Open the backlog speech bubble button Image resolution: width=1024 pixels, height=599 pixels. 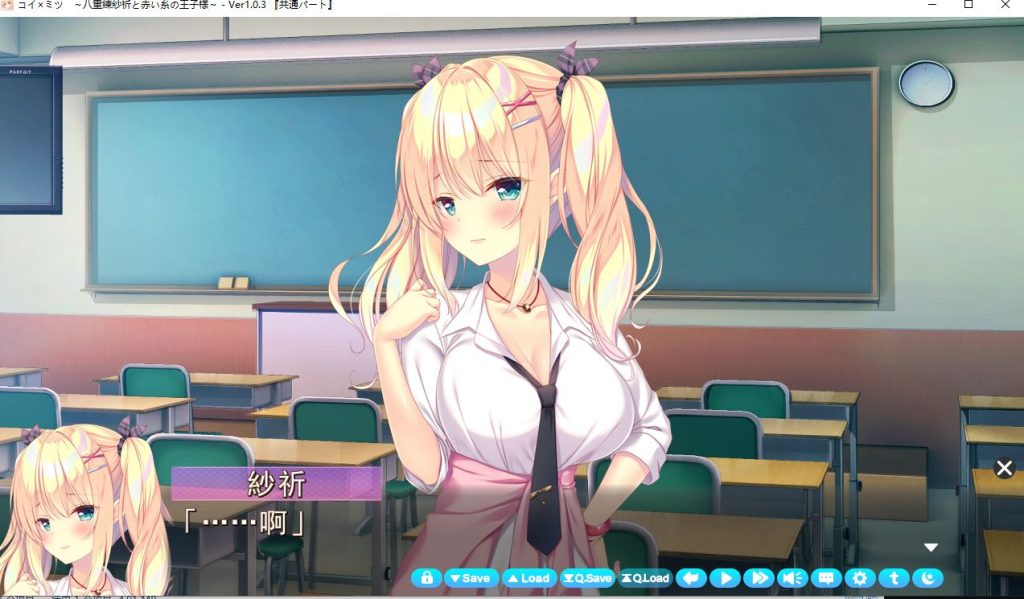826,578
